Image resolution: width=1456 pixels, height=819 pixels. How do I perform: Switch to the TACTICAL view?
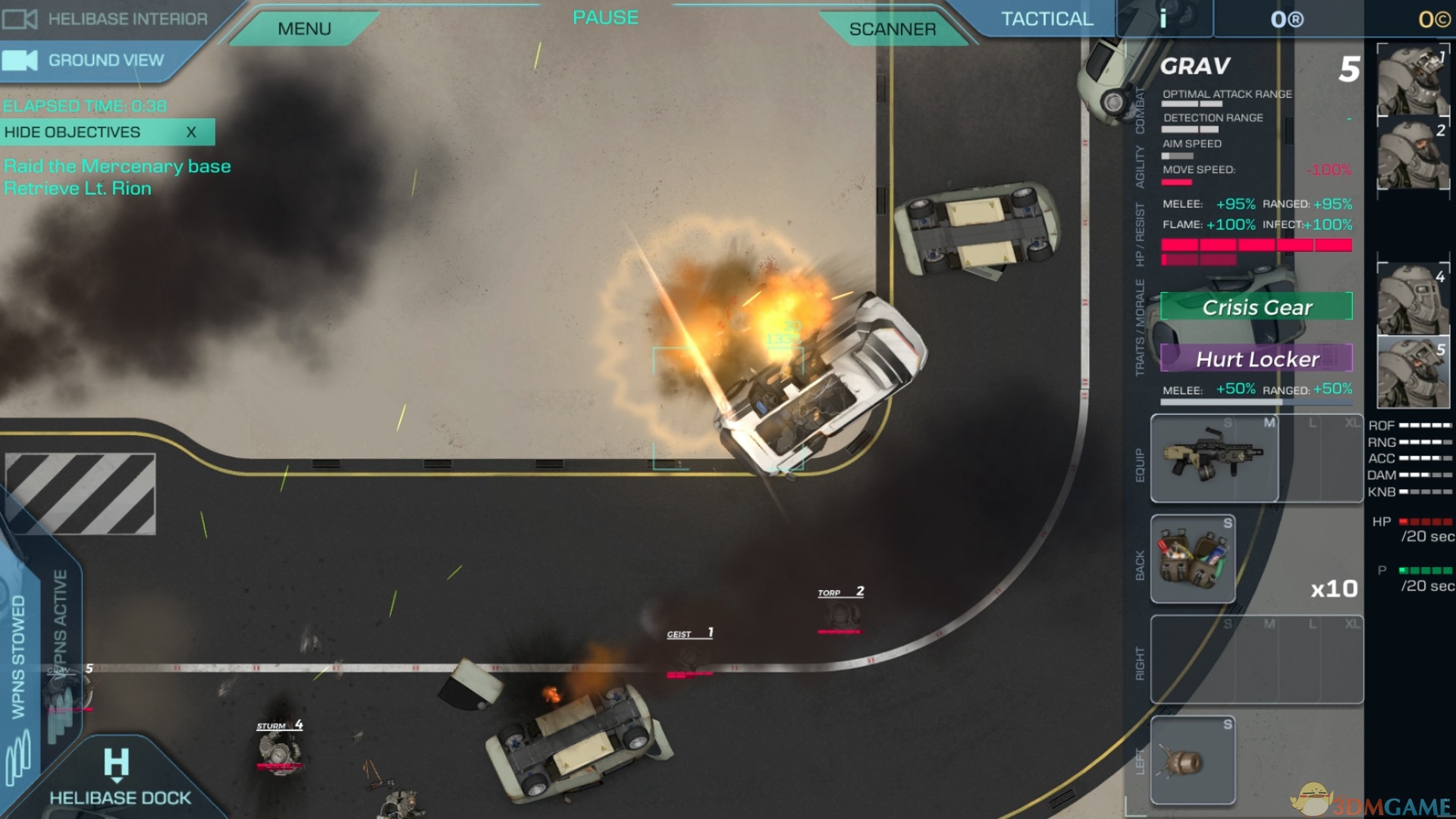tap(1046, 19)
